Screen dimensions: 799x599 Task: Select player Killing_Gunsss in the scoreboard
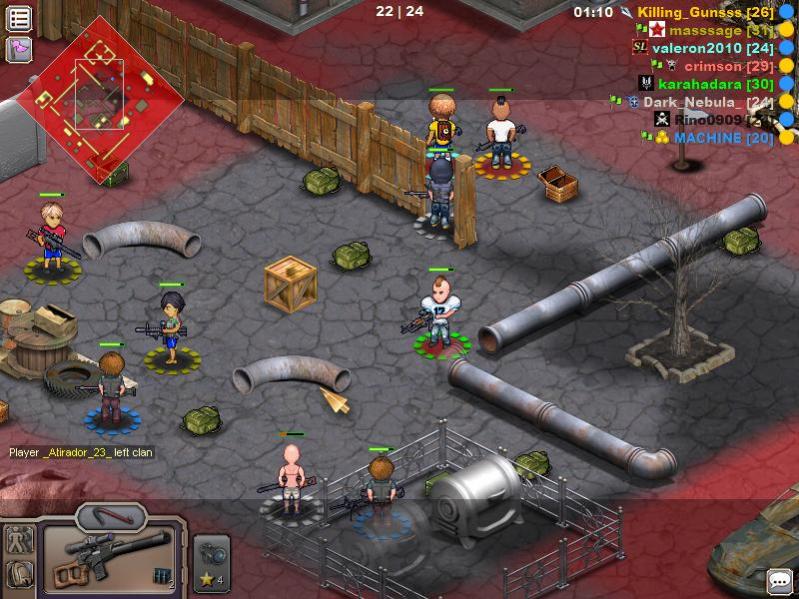[698, 12]
